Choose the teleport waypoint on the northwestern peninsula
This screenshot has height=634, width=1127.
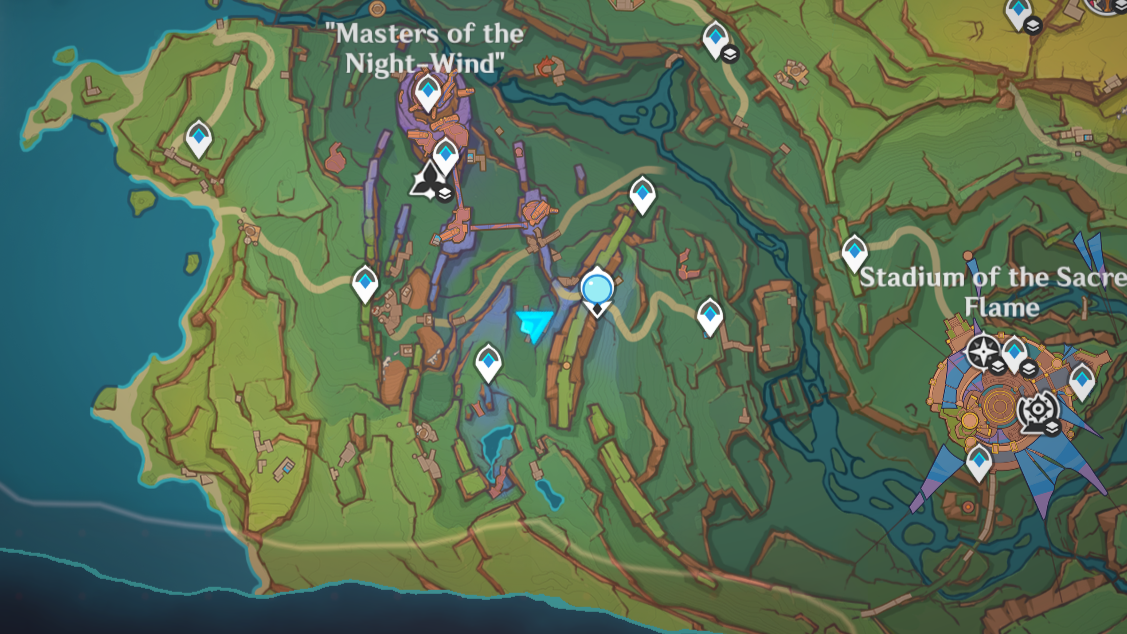pos(199,138)
